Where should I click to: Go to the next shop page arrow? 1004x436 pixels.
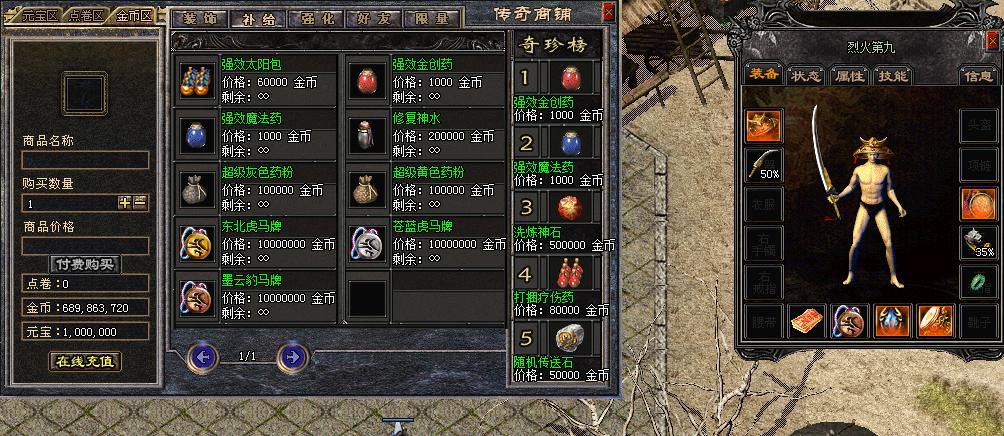[x=291, y=356]
